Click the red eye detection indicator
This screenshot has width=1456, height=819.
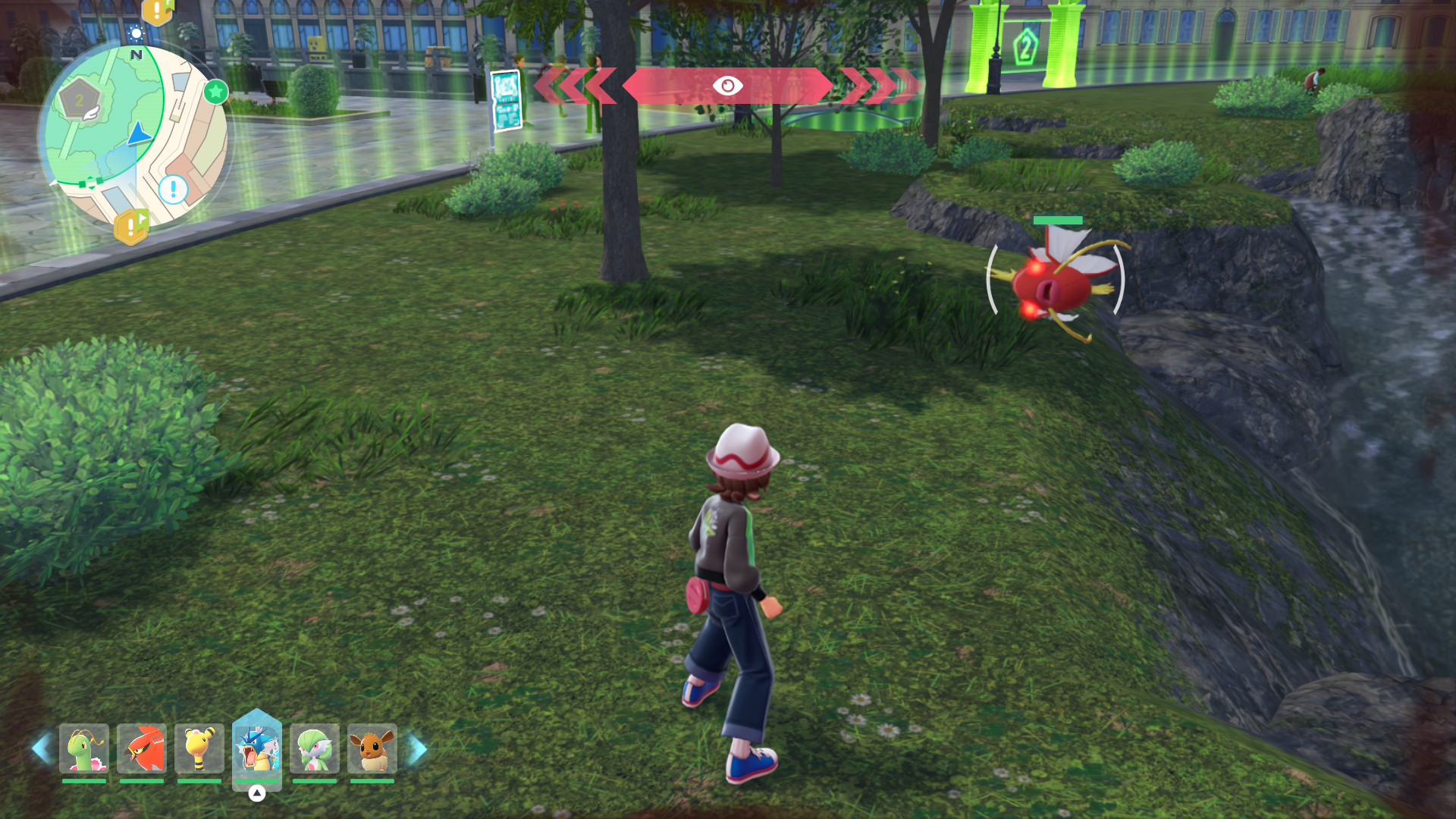click(x=727, y=86)
